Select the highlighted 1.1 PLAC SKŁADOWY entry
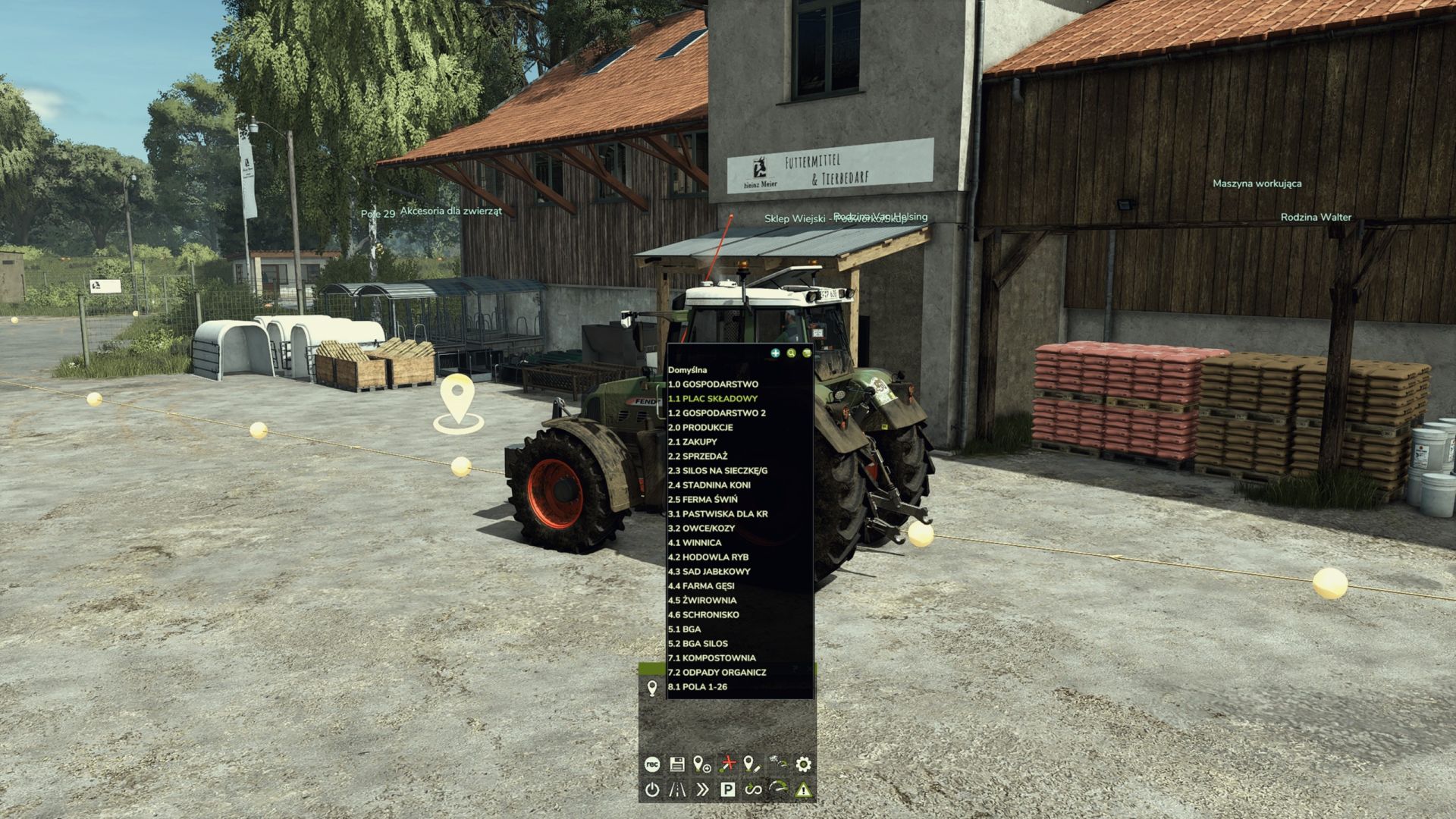Image resolution: width=1456 pixels, height=819 pixels. [714, 398]
